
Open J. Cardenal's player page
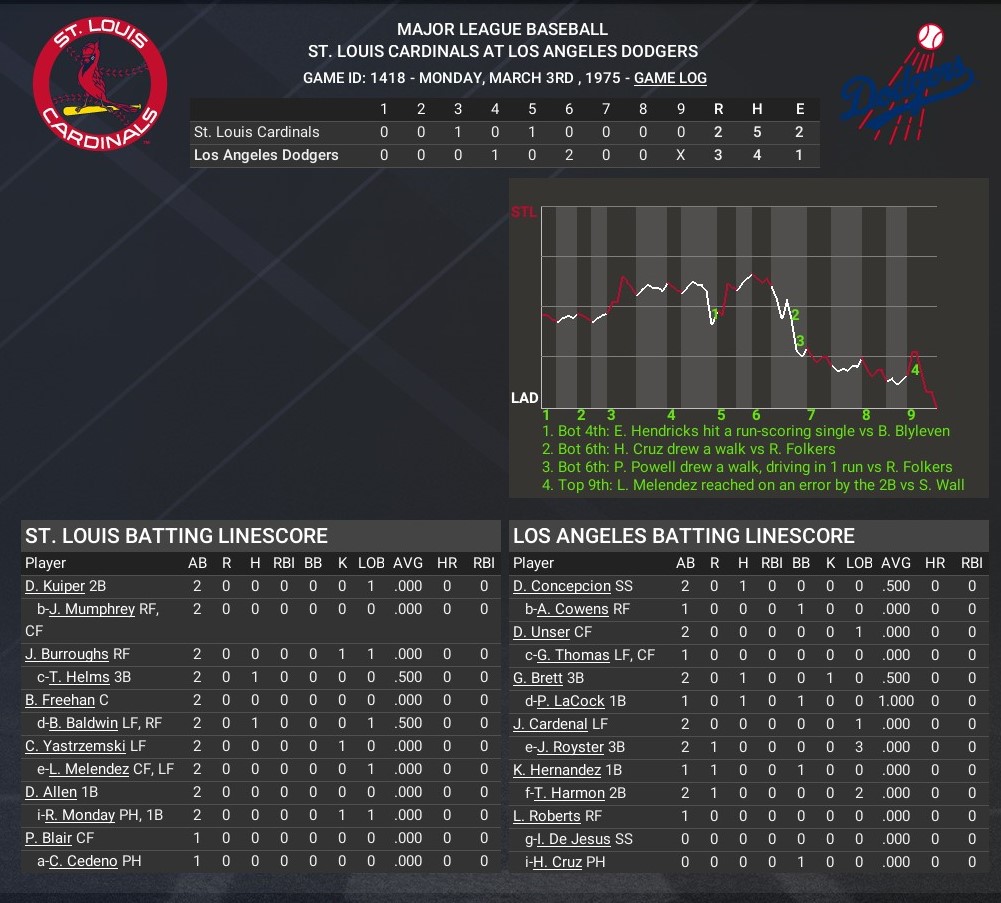pos(550,724)
